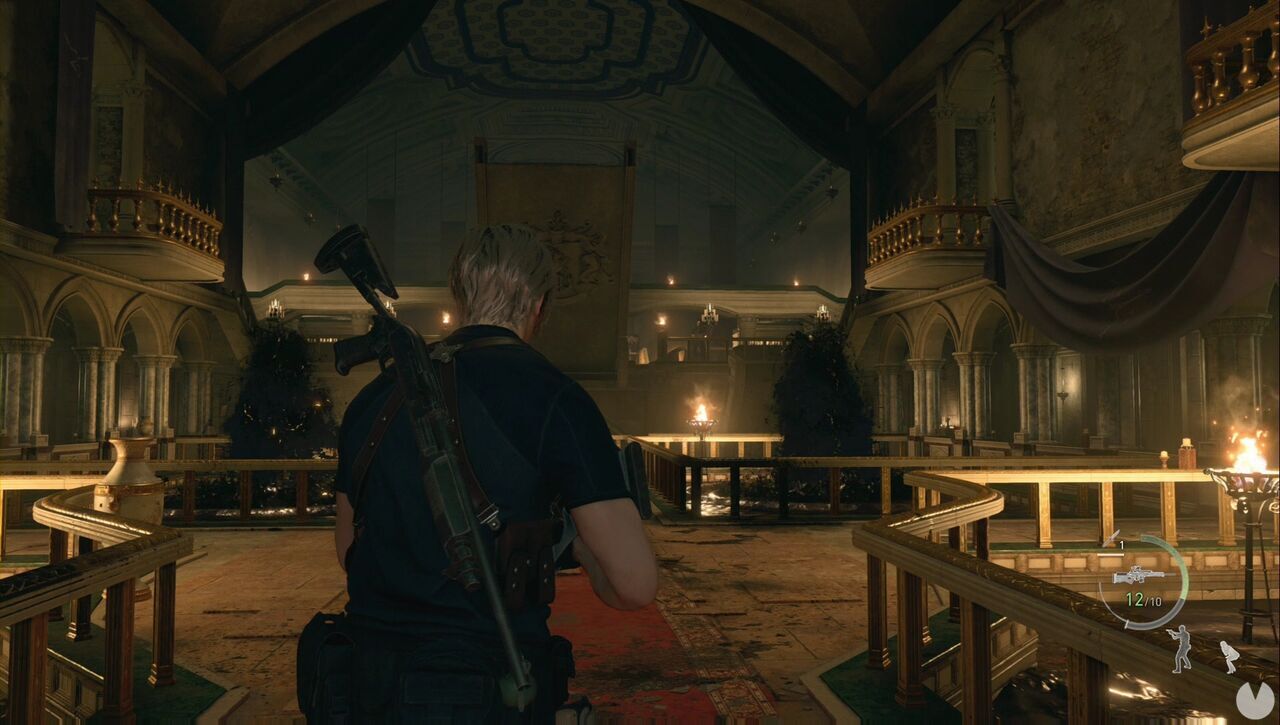Click Ashley's crouching companion silhouette
Viewport: 1280px width, 725px height.
pyautogui.click(x=1229, y=655)
